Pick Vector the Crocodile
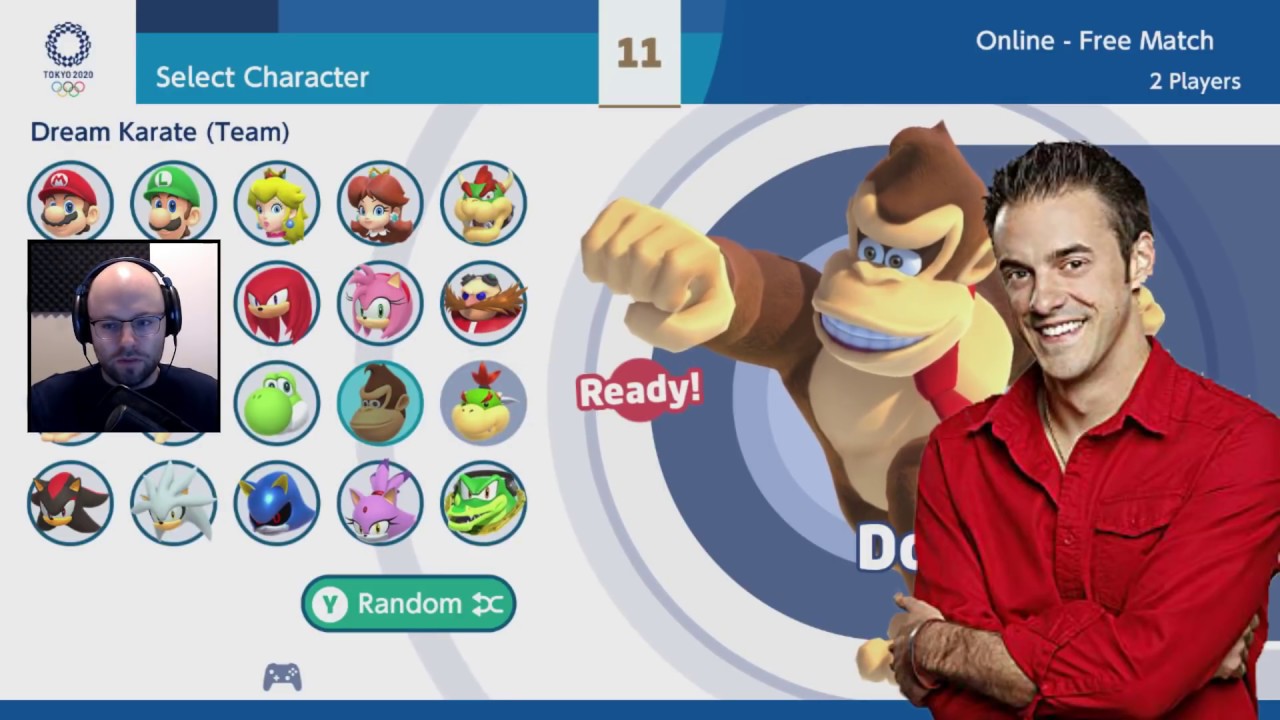Viewport: 1280px width, 720px height. click(483, 503)
